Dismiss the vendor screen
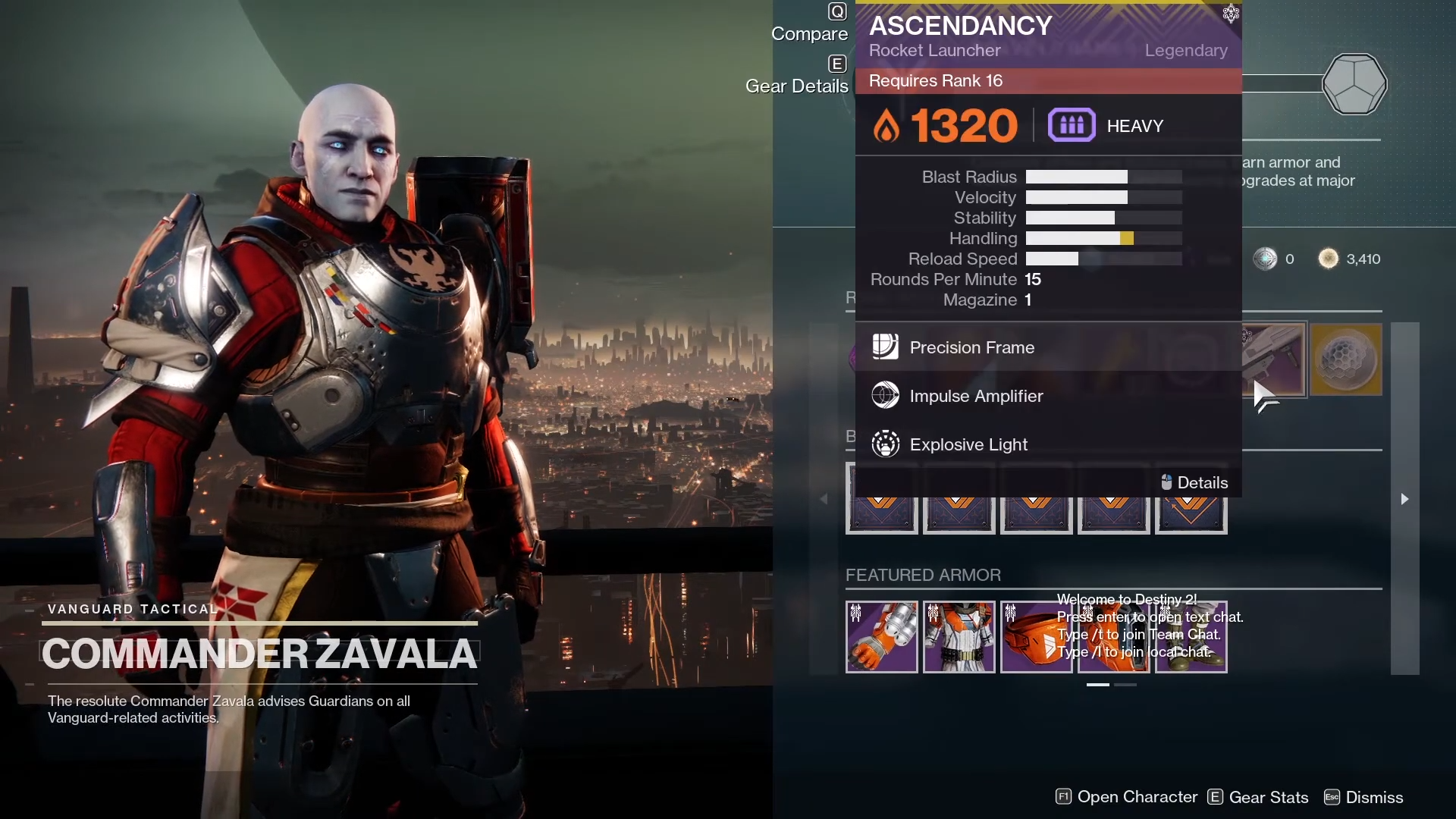The image size is (1456, 819). [1364, 797]
